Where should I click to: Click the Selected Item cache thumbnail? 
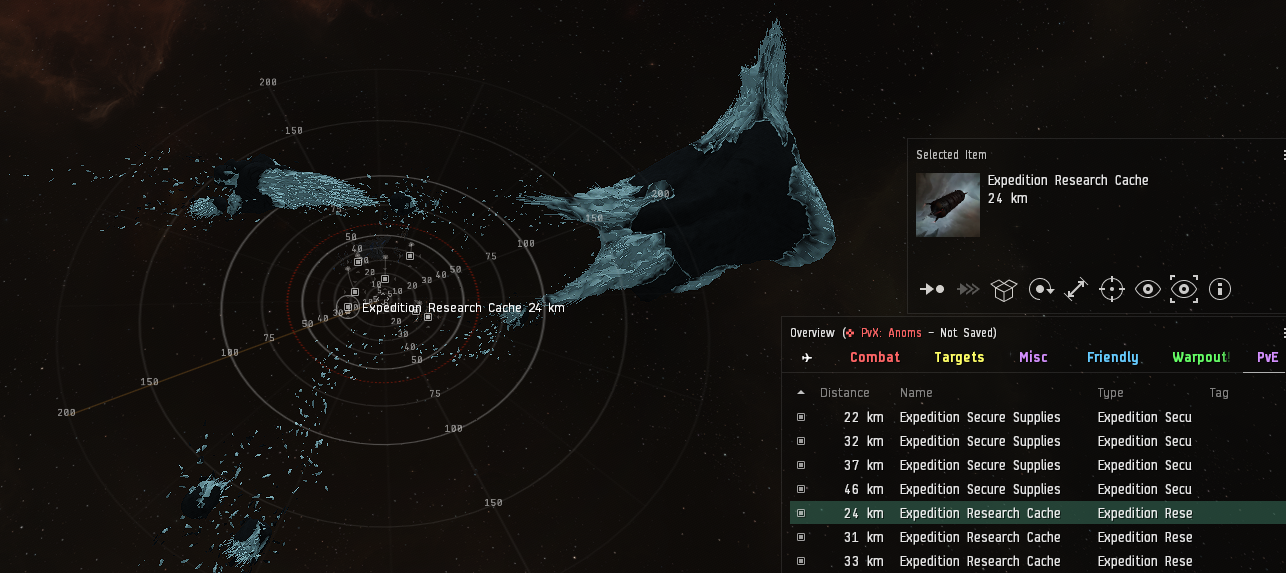[948, 205]
